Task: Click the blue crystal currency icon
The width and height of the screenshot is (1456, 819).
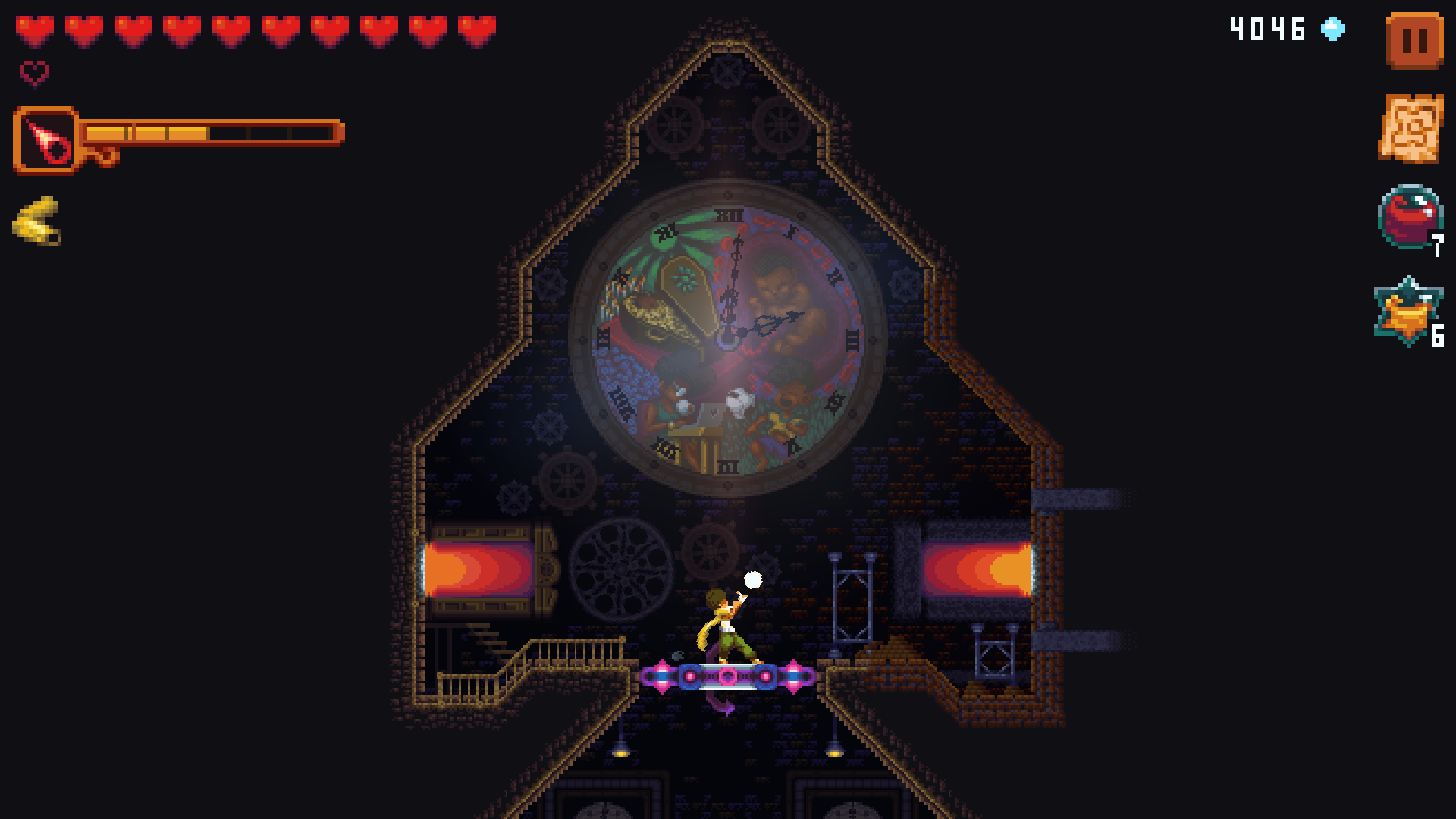Action: pos(1333,29)
